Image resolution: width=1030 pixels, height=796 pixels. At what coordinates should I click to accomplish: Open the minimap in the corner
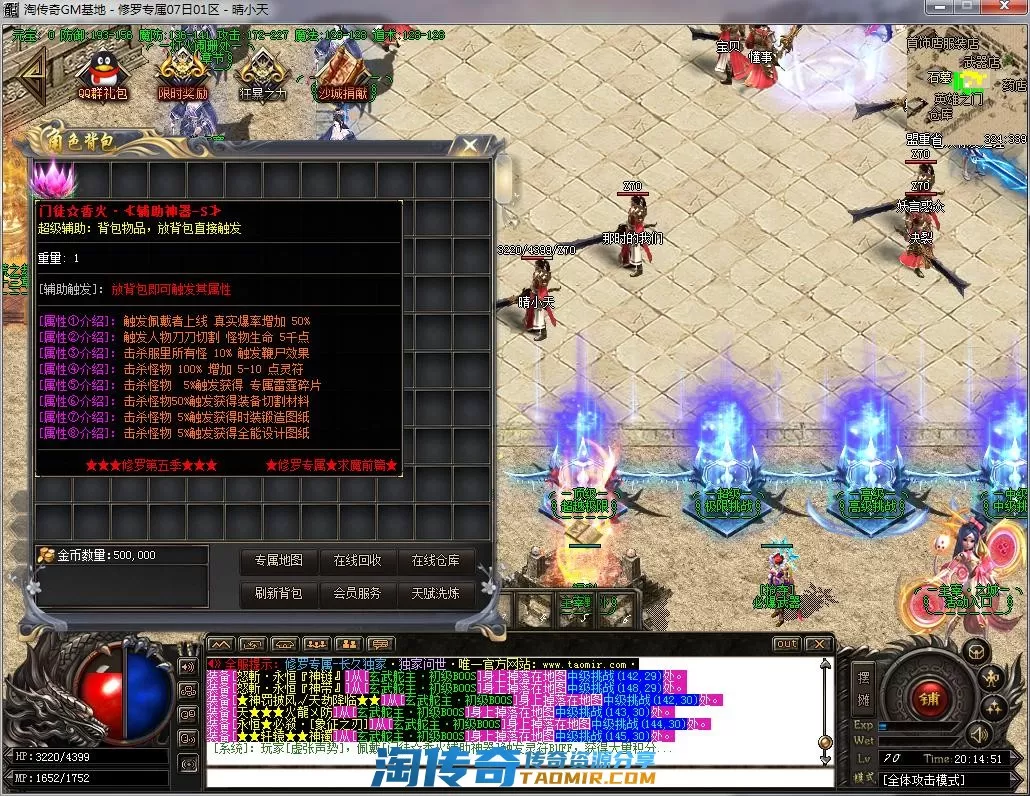pyautogui.click(x=967, y=85)
